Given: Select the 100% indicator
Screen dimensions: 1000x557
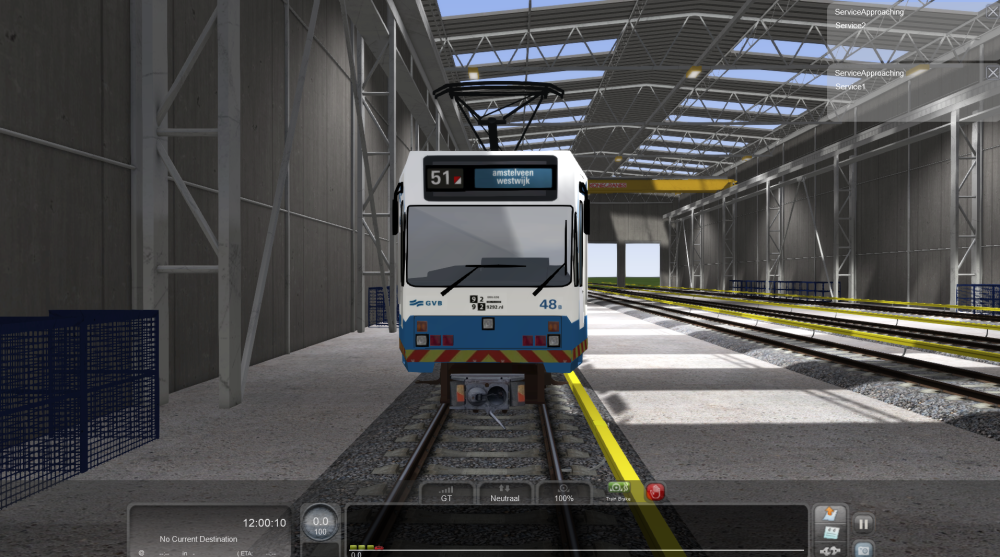Looking at the screenshot, I should [x=564, y=492].
